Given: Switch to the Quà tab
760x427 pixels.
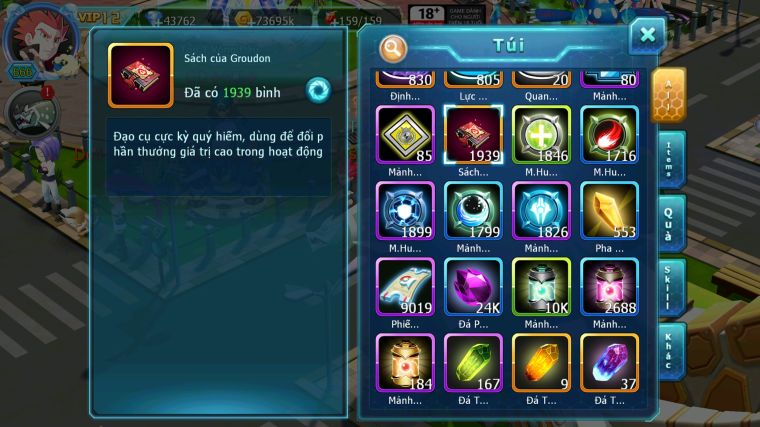Looking at the screenshot, I should click(x=670, y=222).
